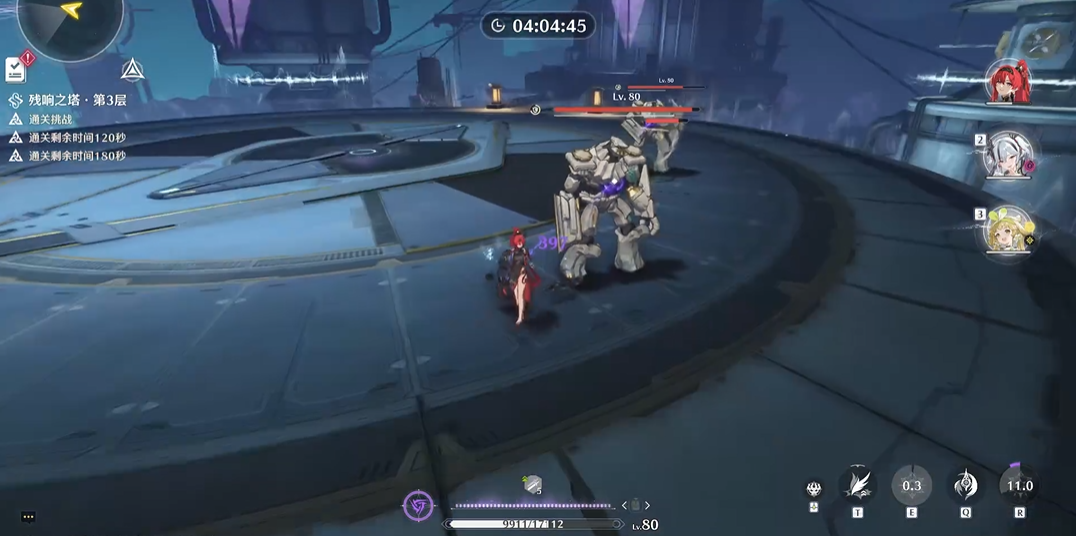Use the resonance skill on 0.3 cooldown

(x=911, y=485)
